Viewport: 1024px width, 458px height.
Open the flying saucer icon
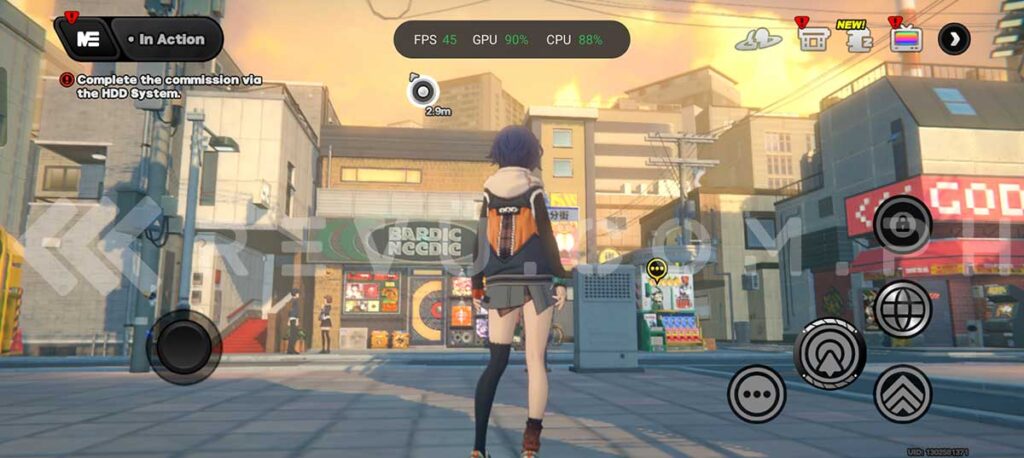pos(759,39)
